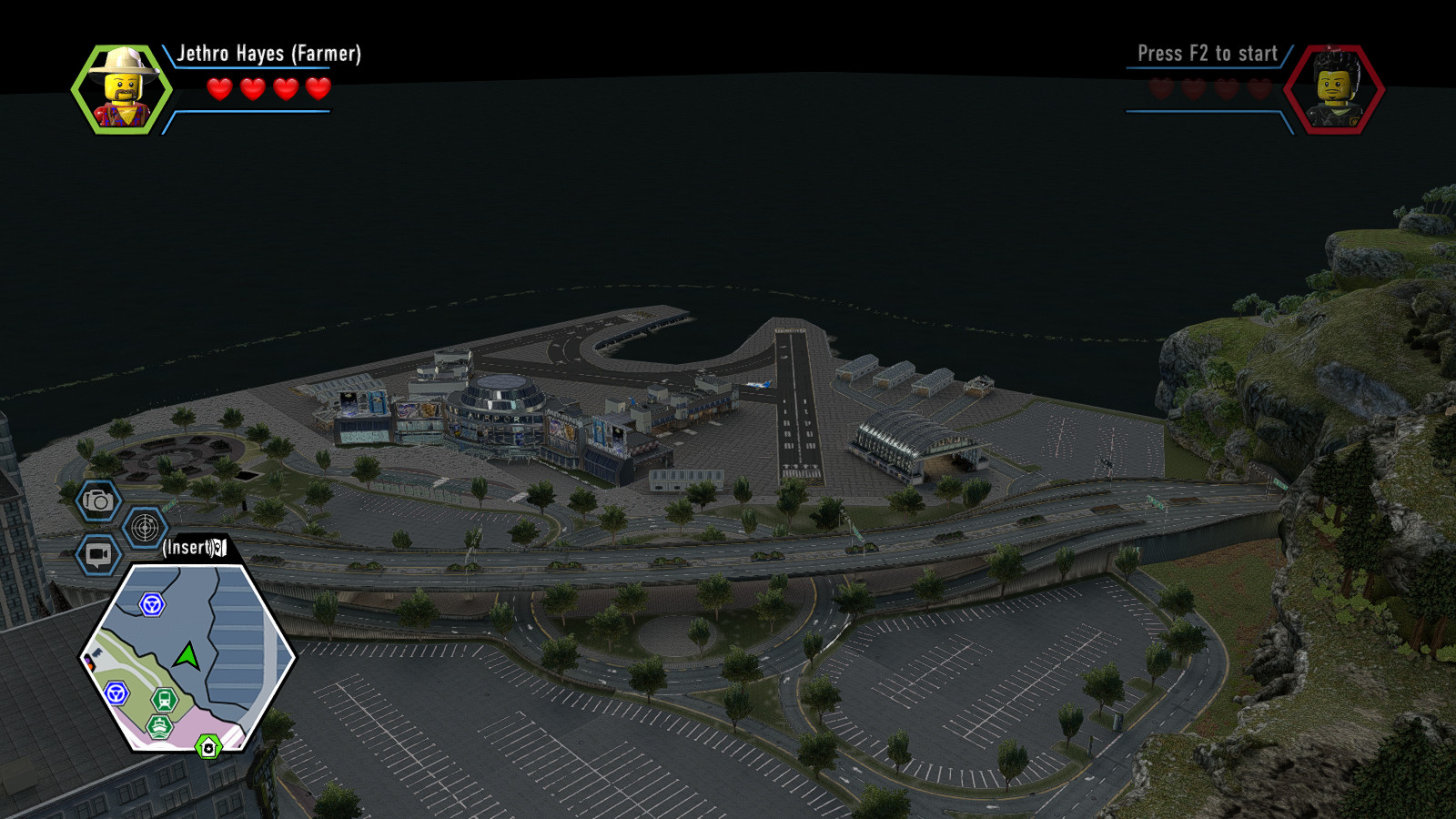
Task: Click the green police badge marker on the minimap
Action: point(208,747)
